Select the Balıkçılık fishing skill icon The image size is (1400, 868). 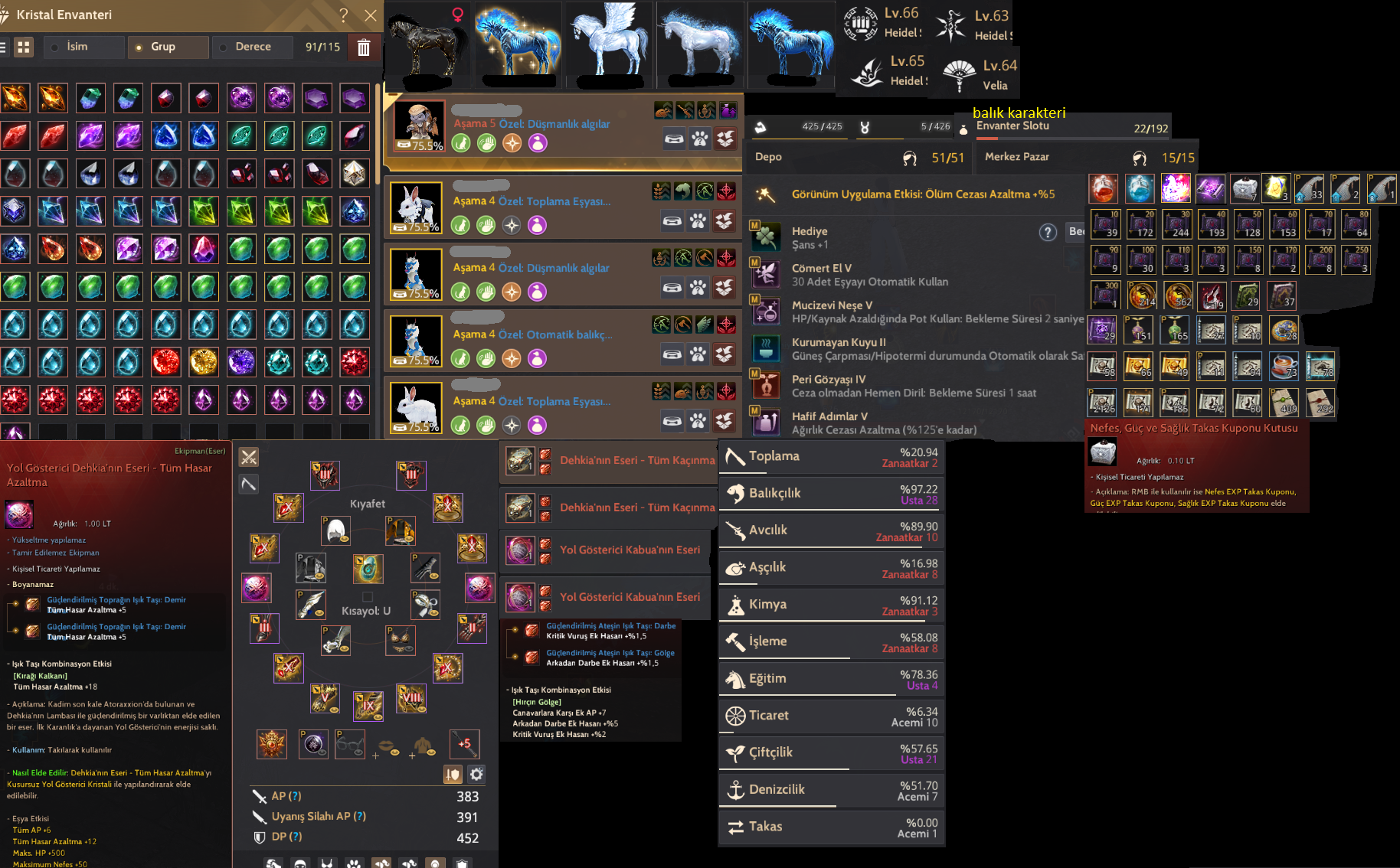[738, 494]
